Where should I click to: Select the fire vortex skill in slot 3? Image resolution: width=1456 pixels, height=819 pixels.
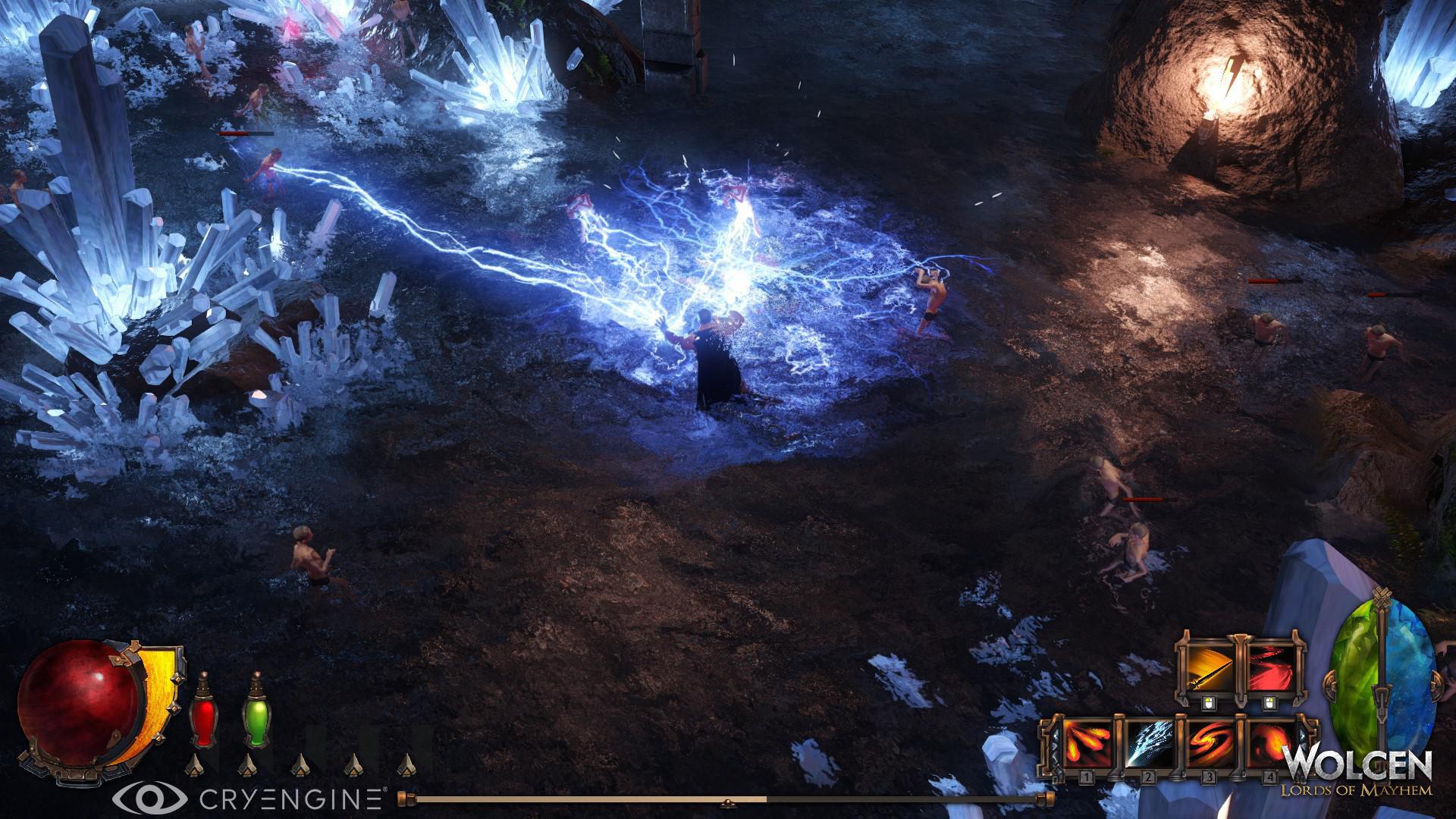[1210, 744]
